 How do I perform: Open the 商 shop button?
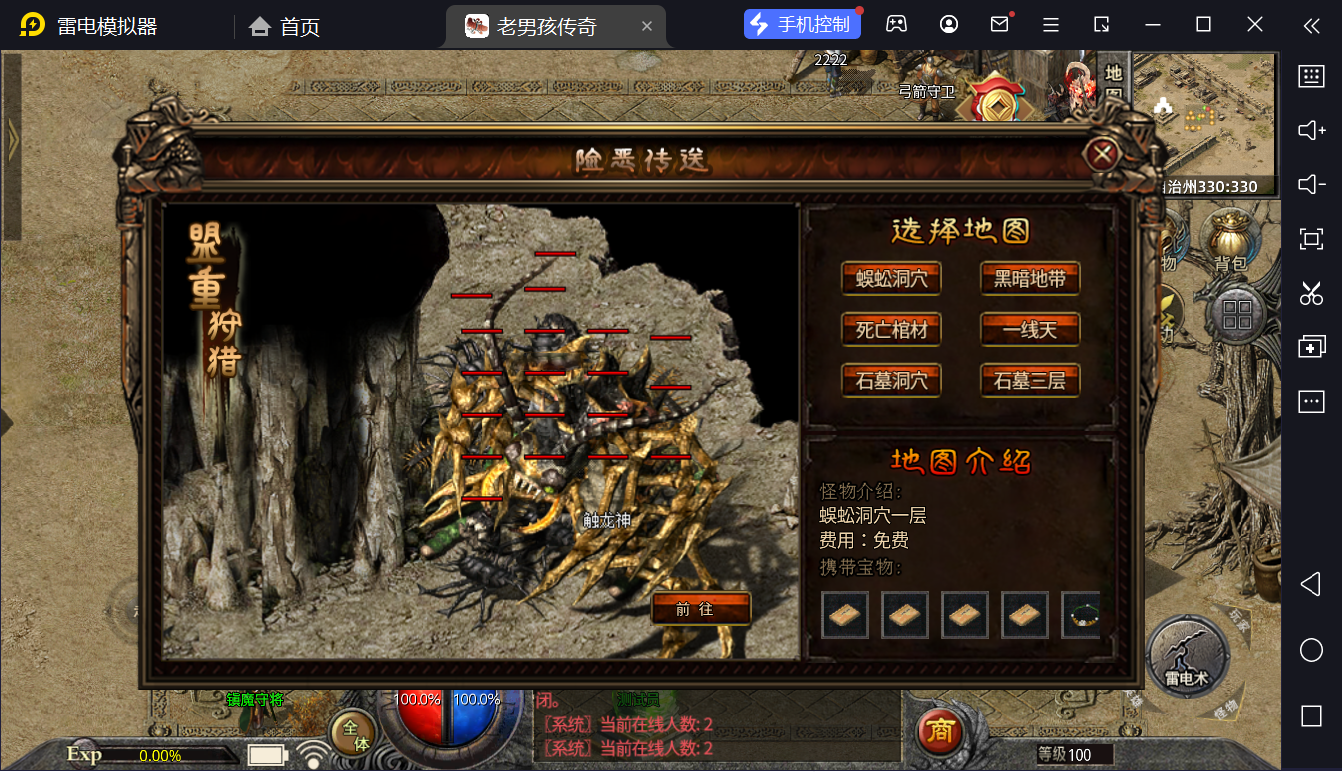(x=939, y=733)
